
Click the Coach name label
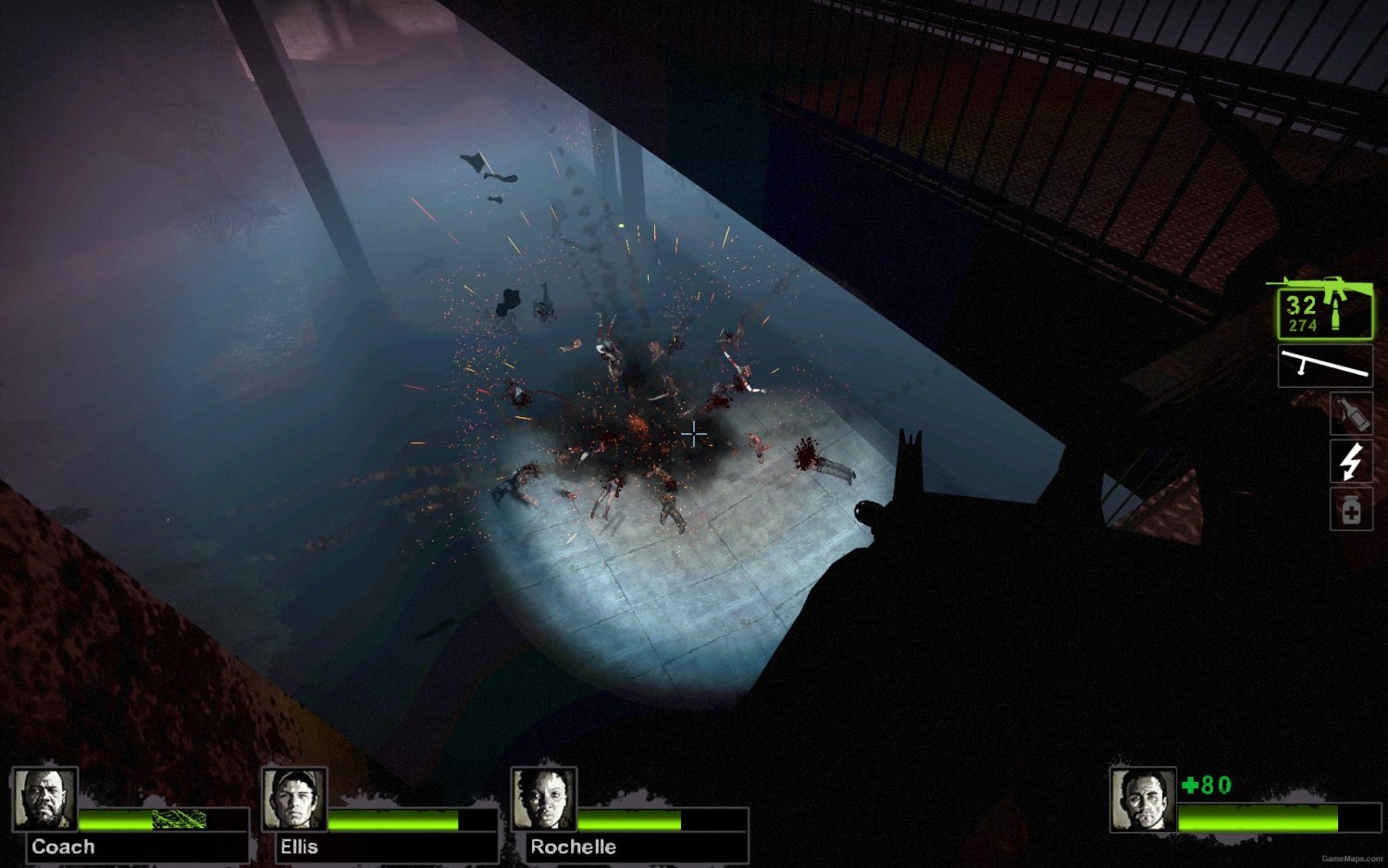point(64,846)
